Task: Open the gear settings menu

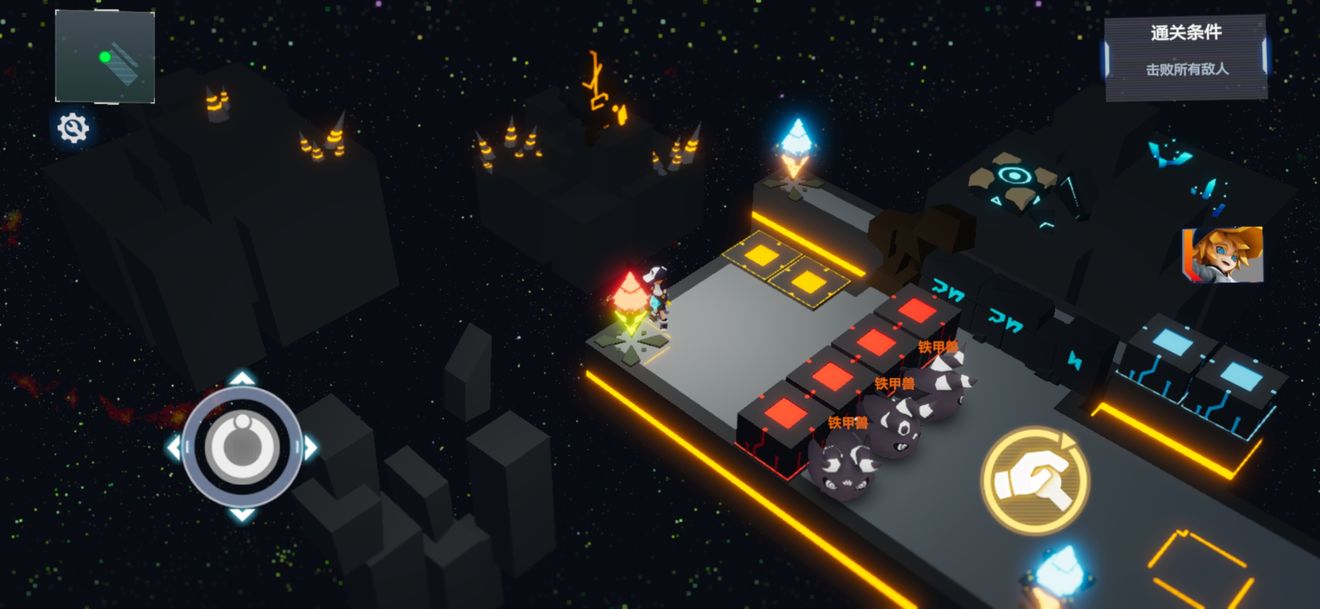Action: pos(73,128)
